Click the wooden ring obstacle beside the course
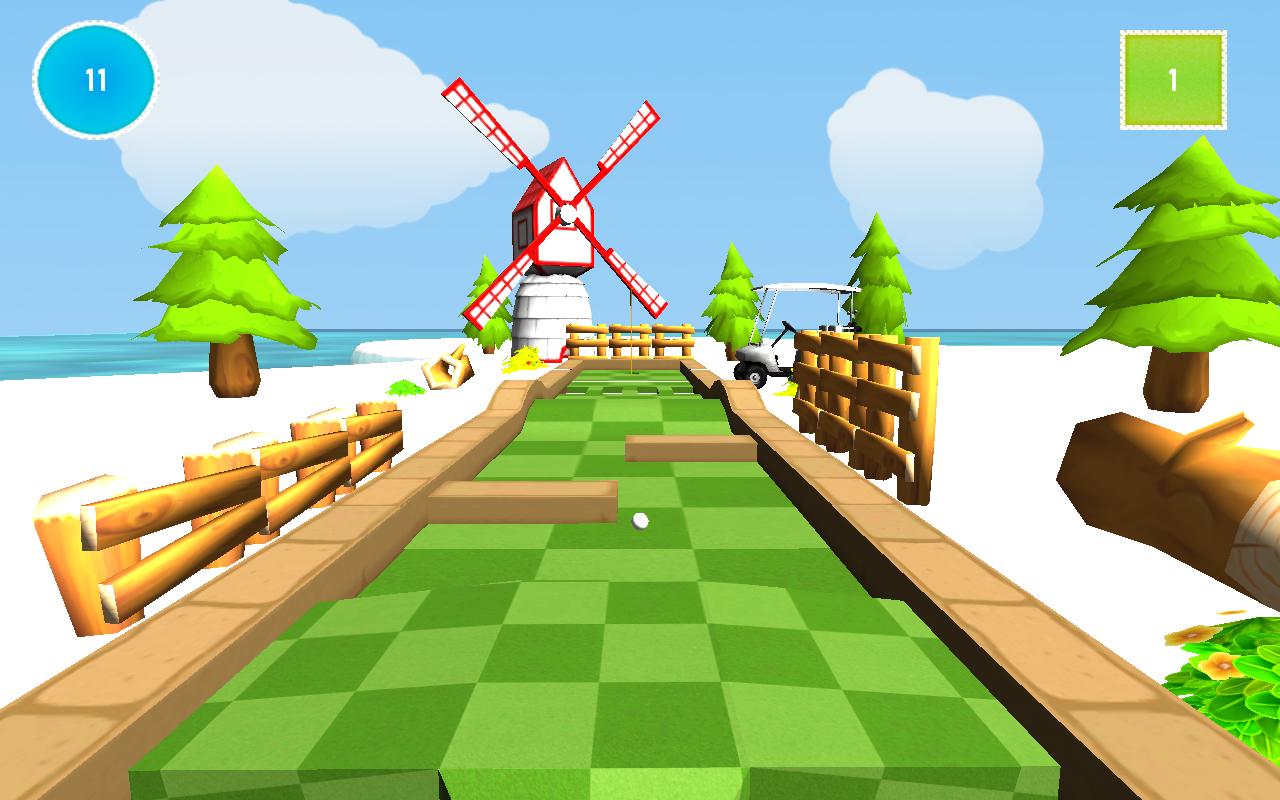Image resolution: width=1280 pixels, height=800 pixels. point(447,370)
